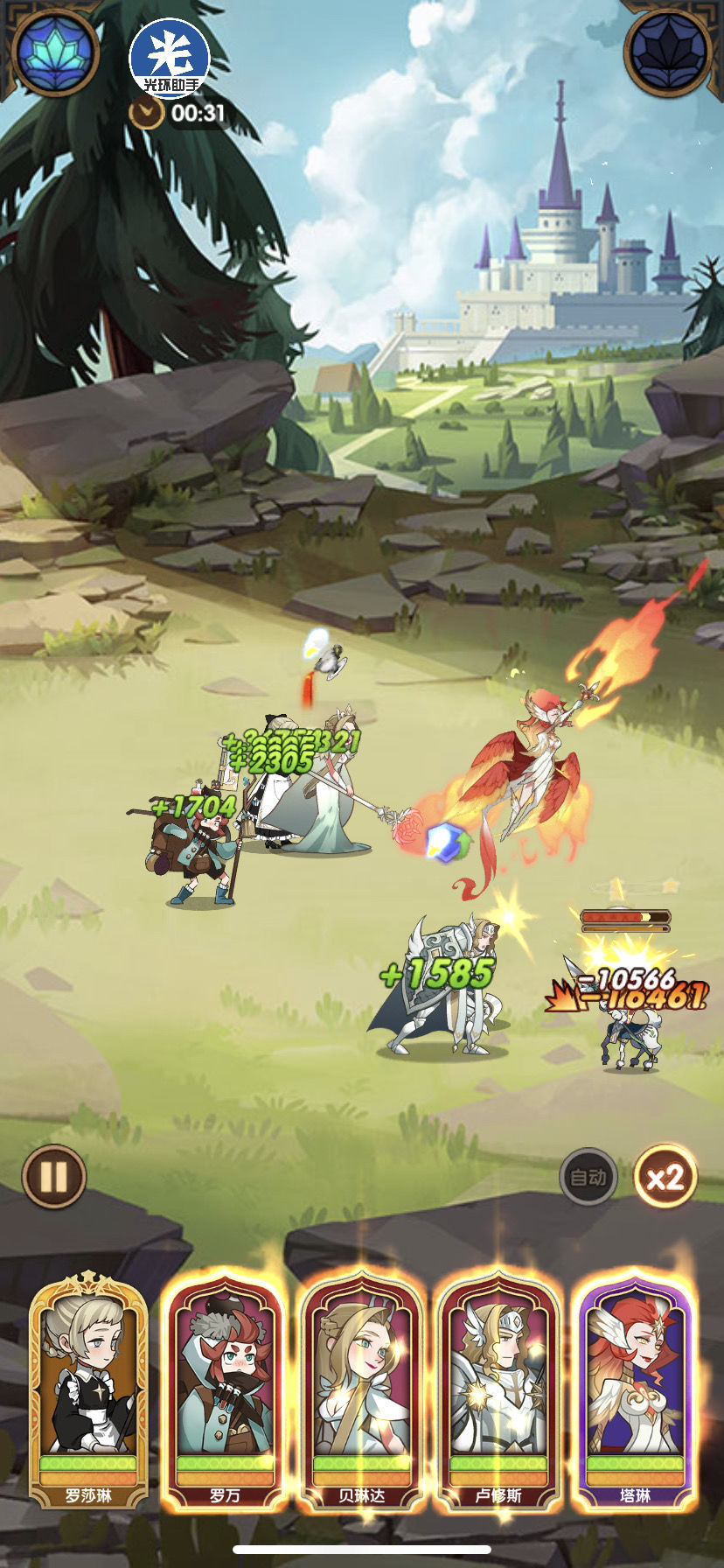Toggle the x2 battle speed
The width and height of the screenshot is (724, 1568).
pos(665,1177)
